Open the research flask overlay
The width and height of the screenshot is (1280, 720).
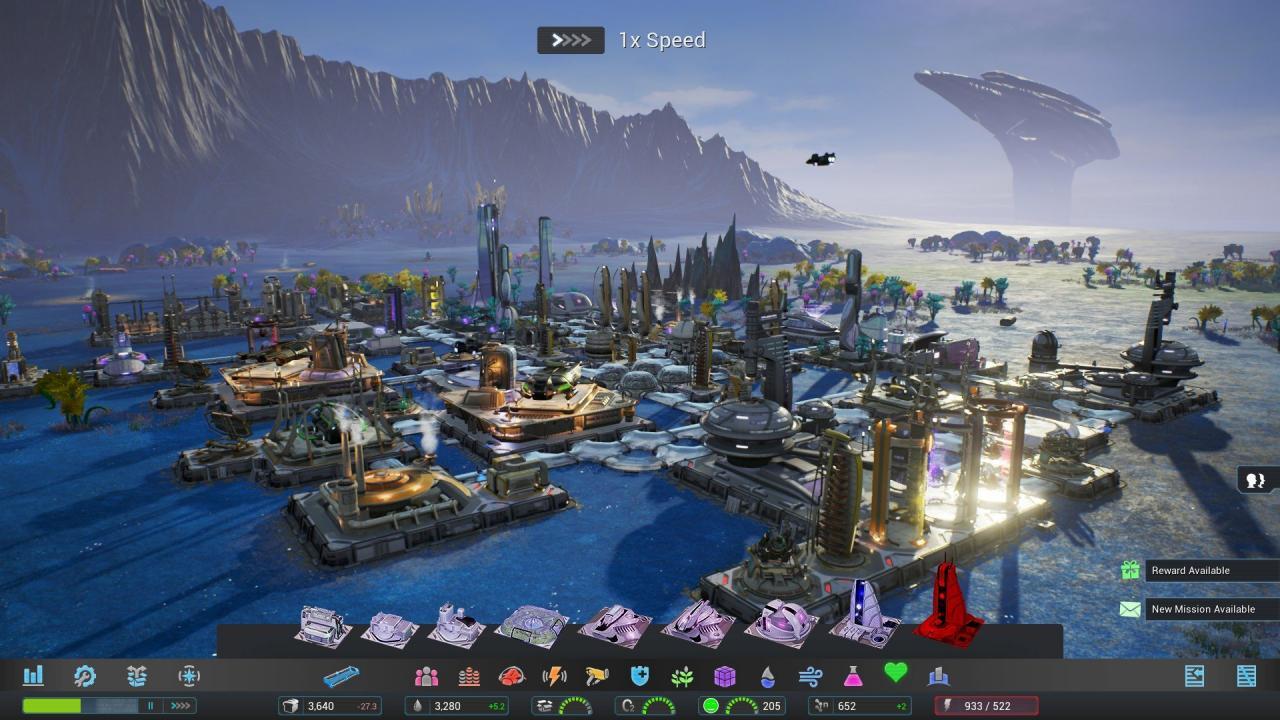click(854, 676)
